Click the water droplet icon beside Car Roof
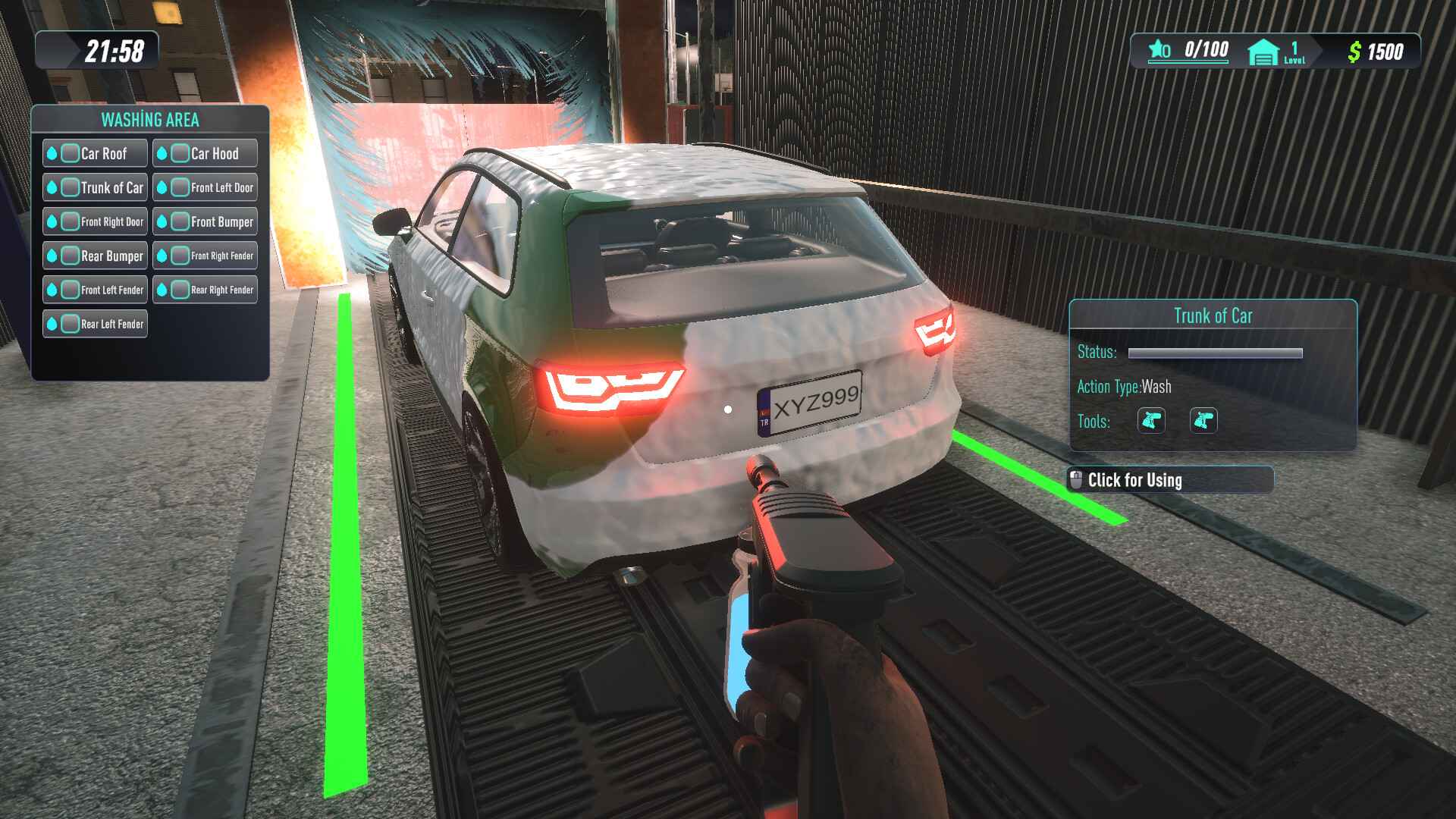 click(x=52, y=152)
